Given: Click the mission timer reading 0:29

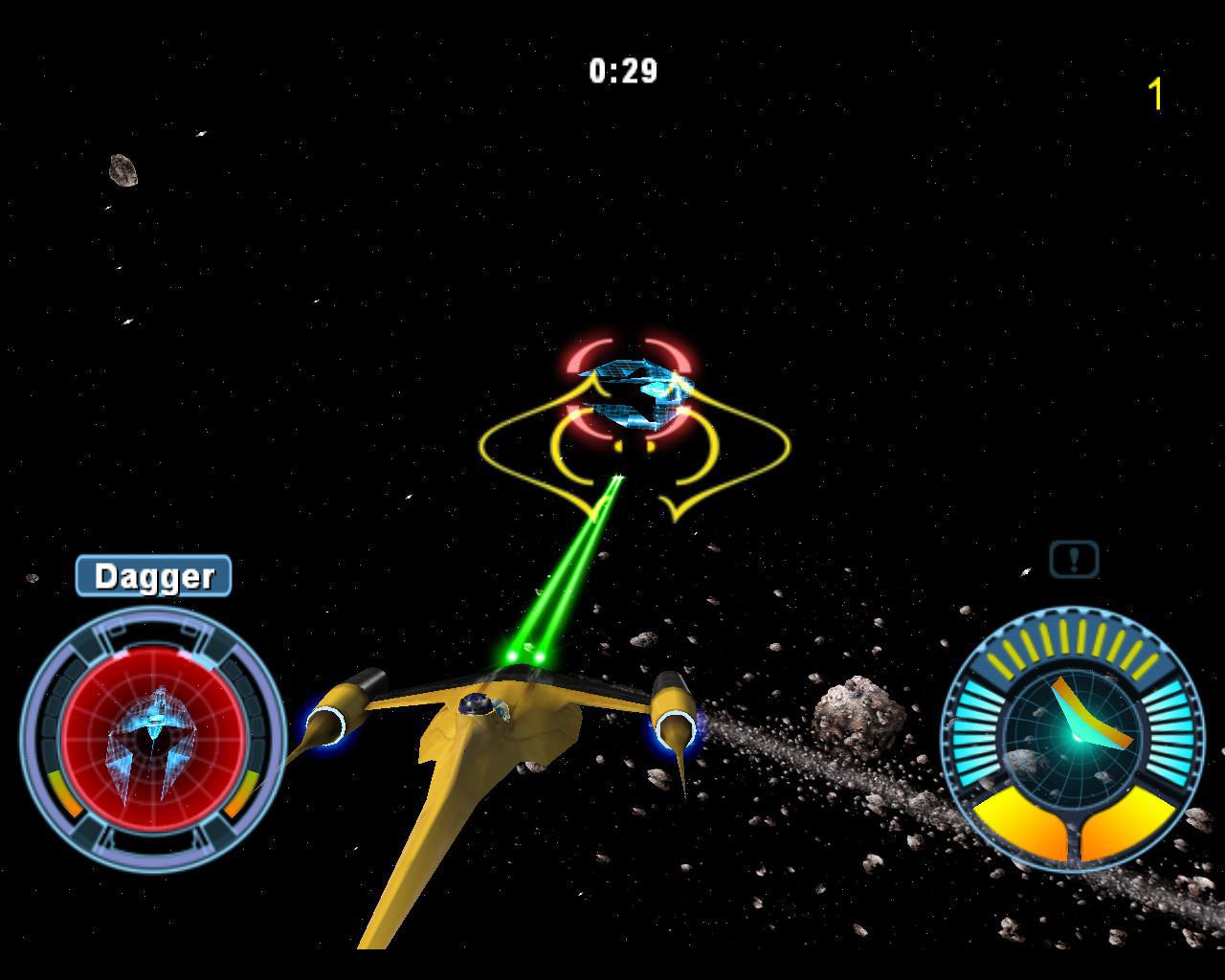Looking at the screenshot, I should 624,68.
